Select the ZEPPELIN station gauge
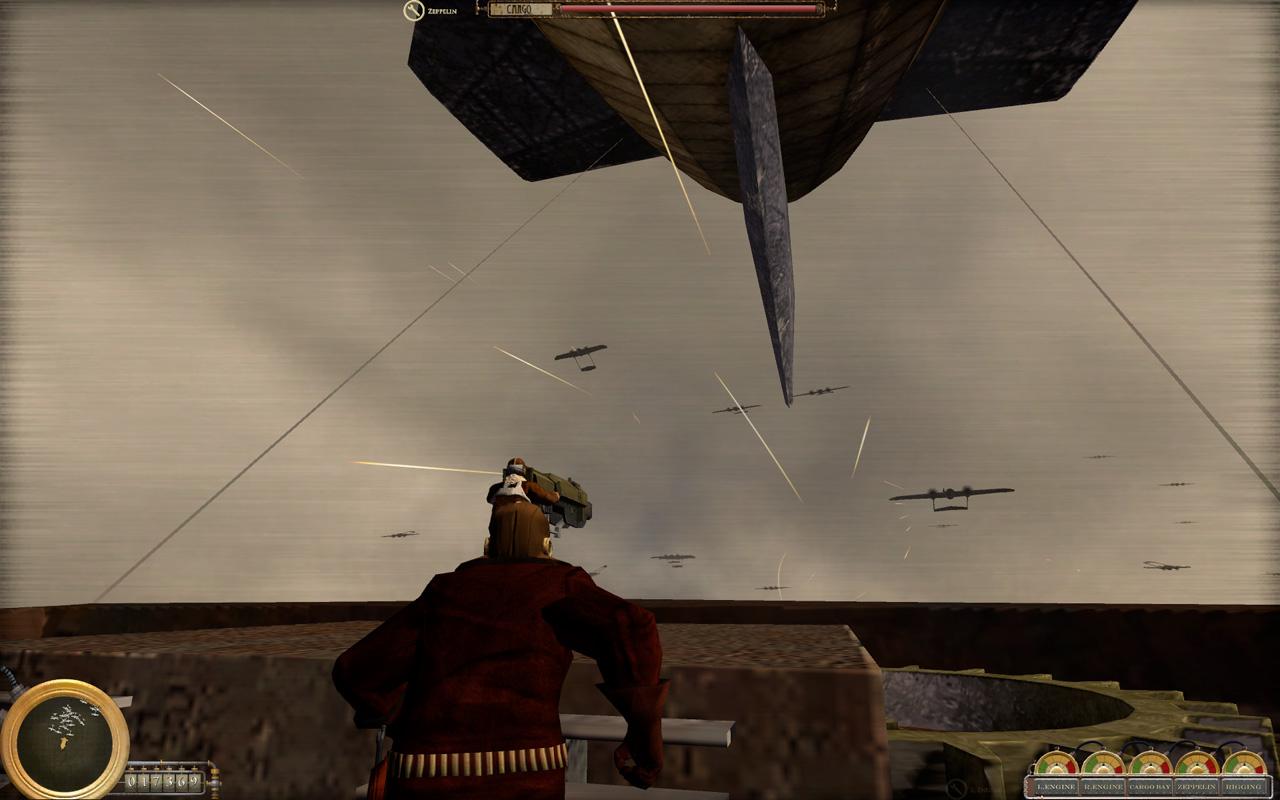 (1197, 786)
